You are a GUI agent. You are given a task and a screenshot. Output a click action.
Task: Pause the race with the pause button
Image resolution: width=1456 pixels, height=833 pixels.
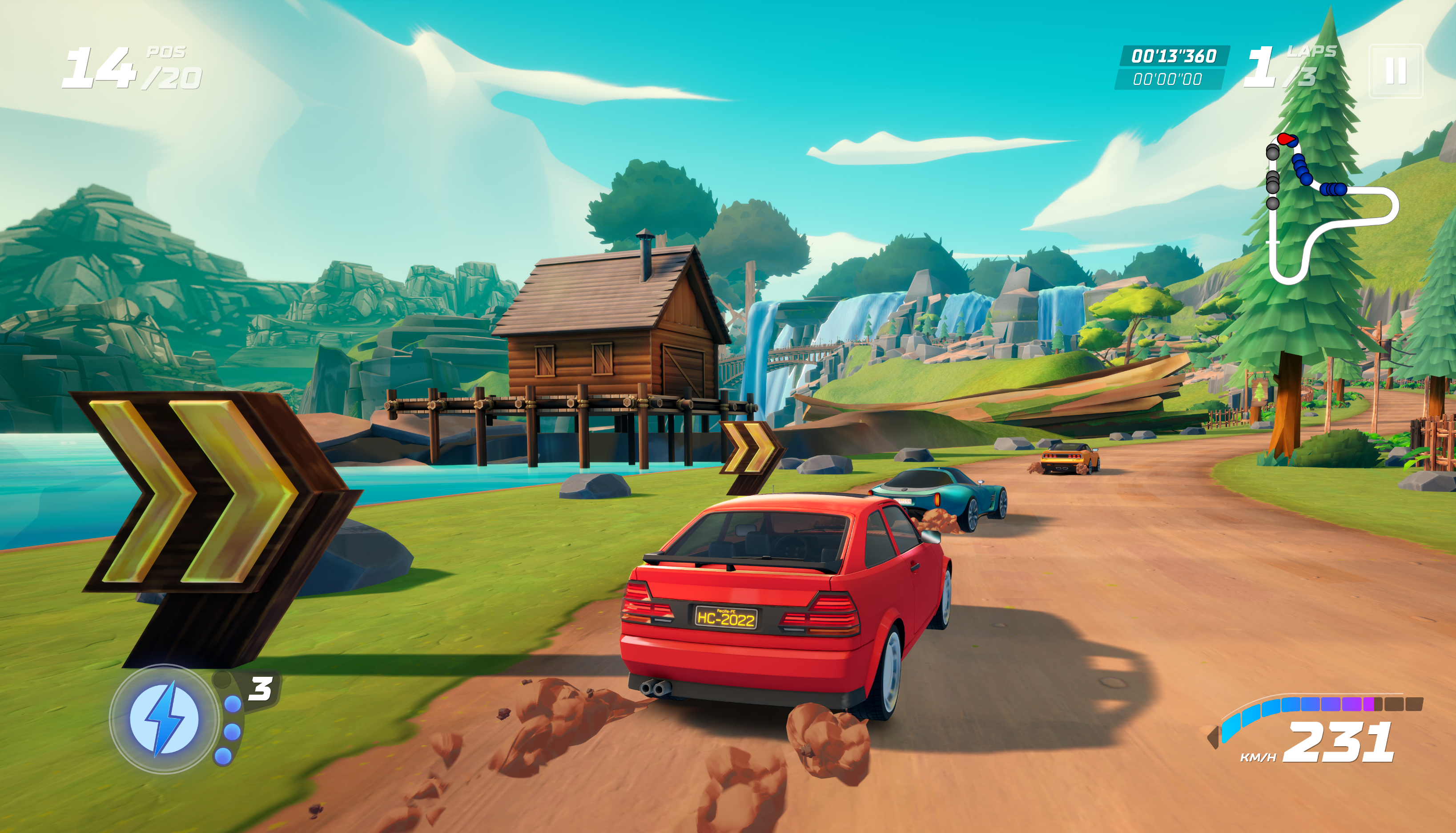click(x=1395, y=71)
